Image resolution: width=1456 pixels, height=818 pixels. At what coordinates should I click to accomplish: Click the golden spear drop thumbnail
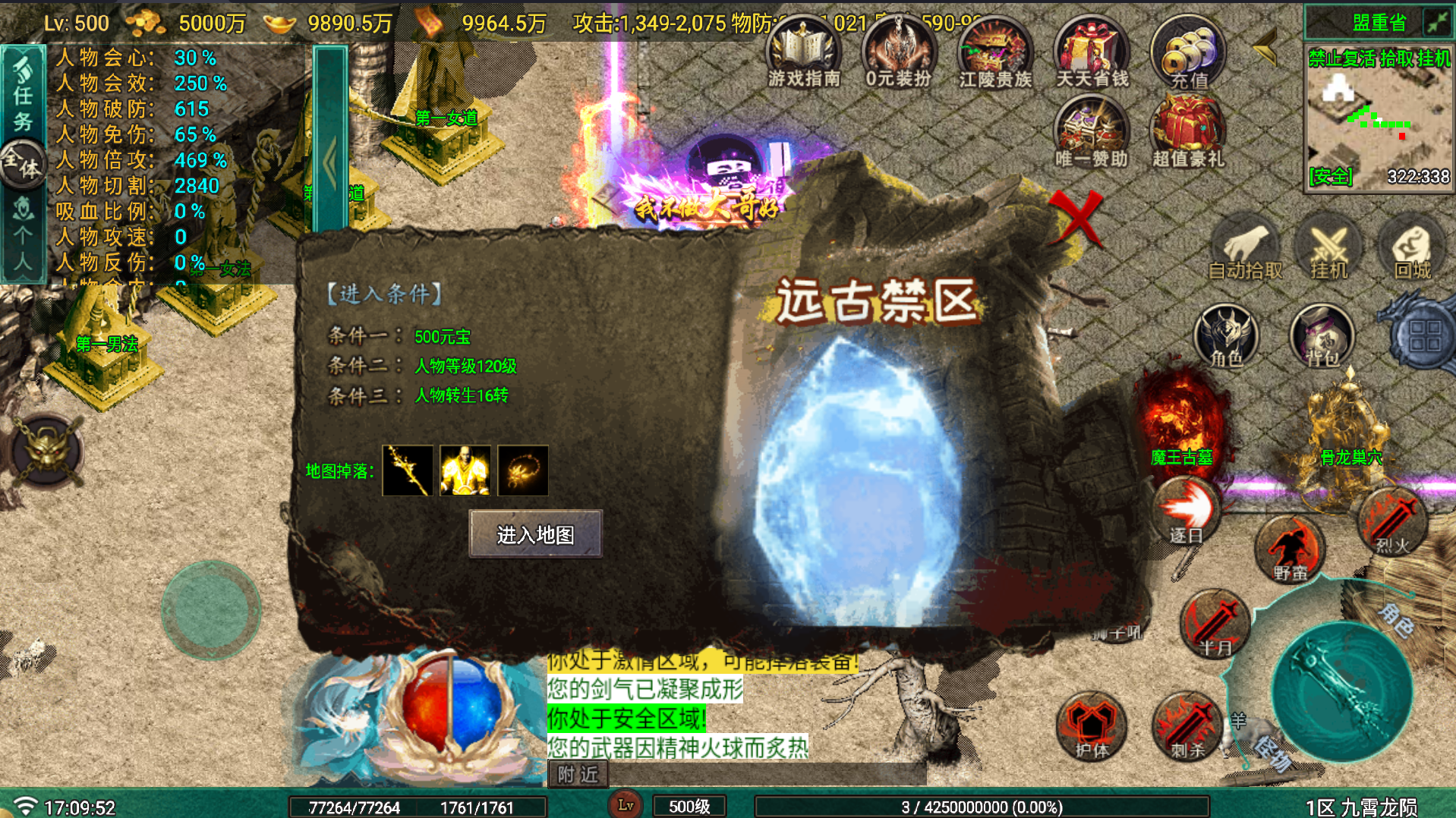pyautogui.click(x=407, y=470)
